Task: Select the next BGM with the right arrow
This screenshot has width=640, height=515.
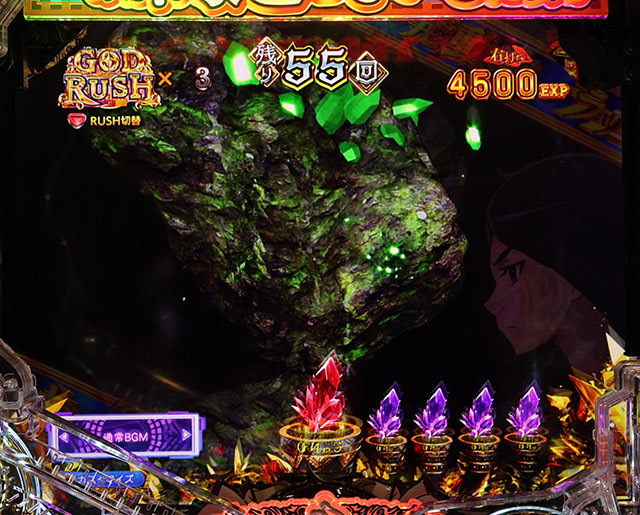Action: tap(186, 436)
